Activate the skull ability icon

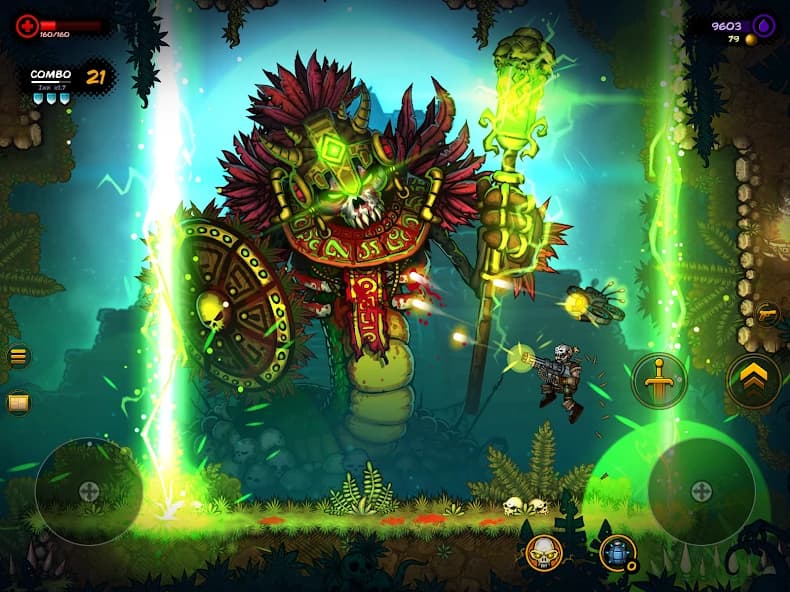(544, 552)
